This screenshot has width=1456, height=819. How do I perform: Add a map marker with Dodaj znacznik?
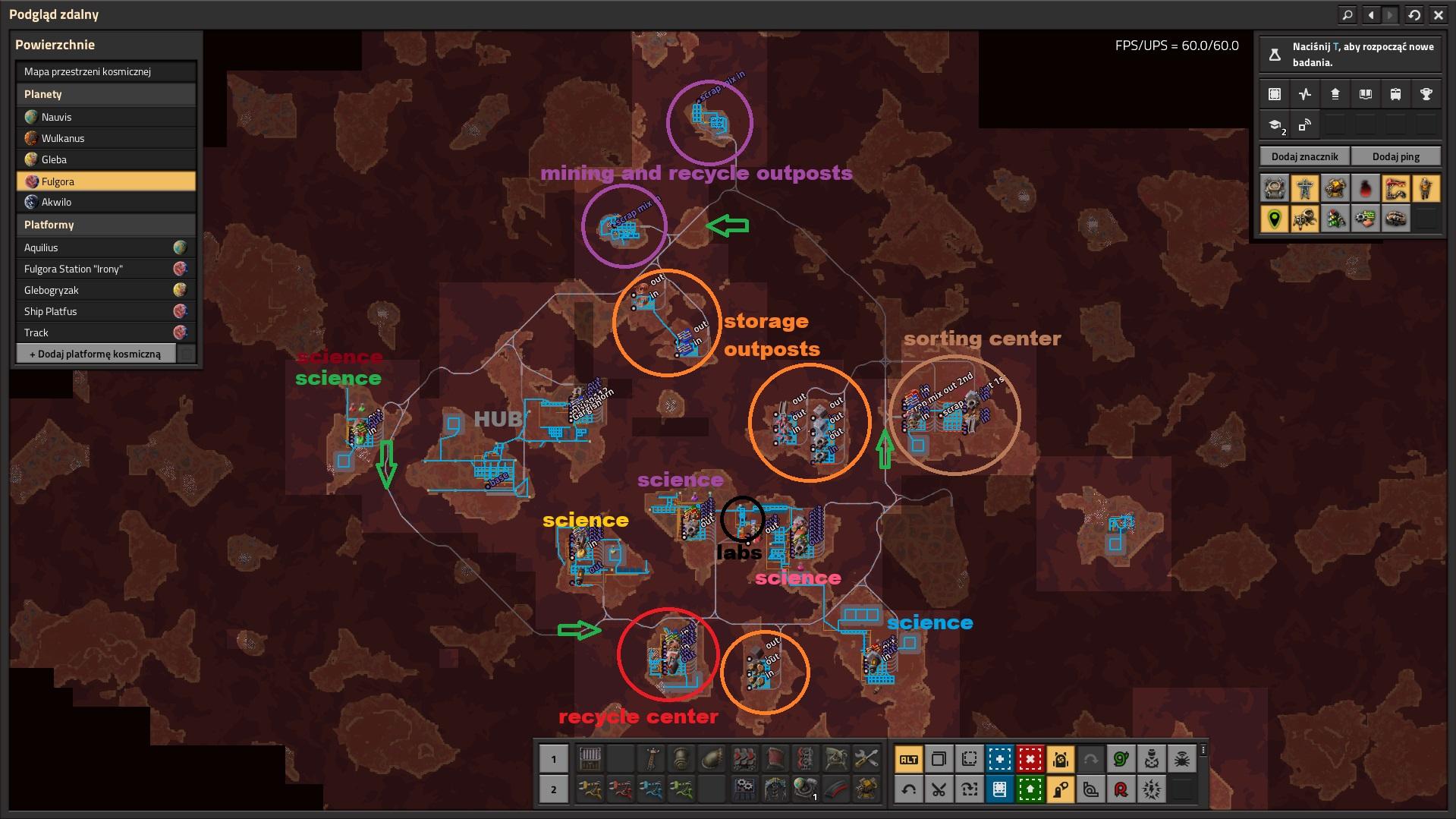click(1305, 156)
